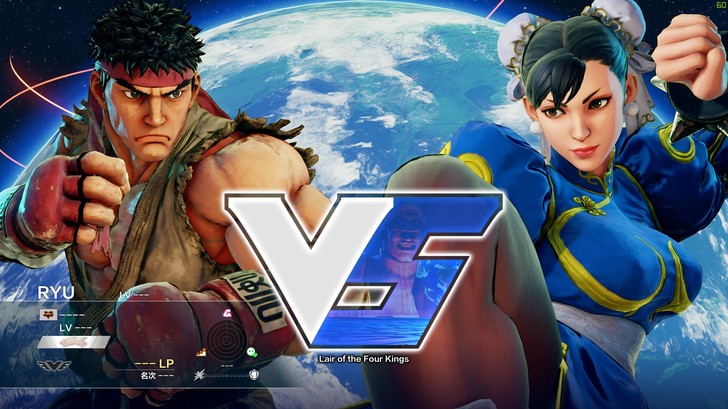Image resolution: width=728 pixels, height=409 pixels.
Task: Click the fighter profile flag icon
Action: [x=47, y=313]
